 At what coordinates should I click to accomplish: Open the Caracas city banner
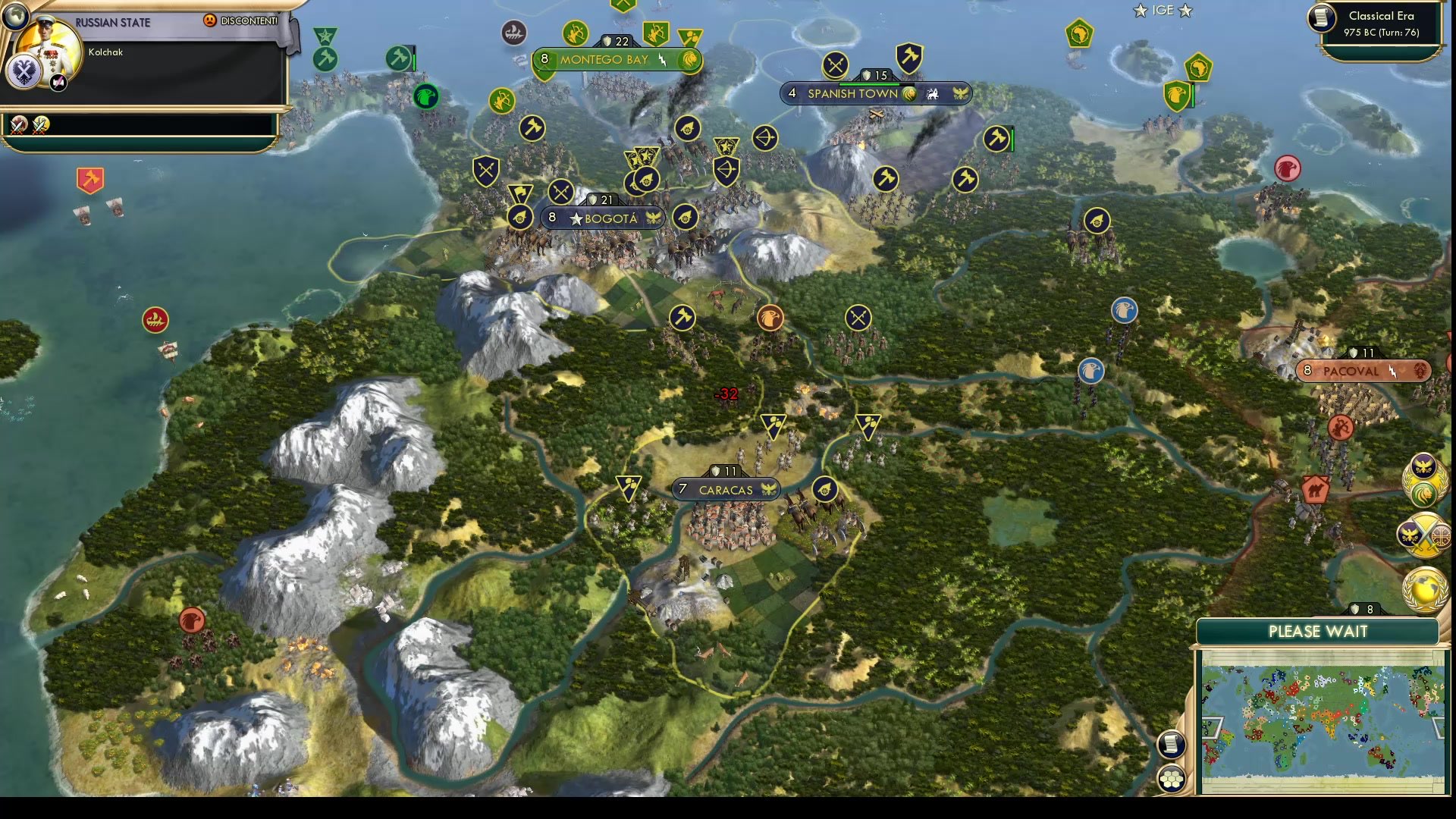pyautogui.click(x=724, y=490)
